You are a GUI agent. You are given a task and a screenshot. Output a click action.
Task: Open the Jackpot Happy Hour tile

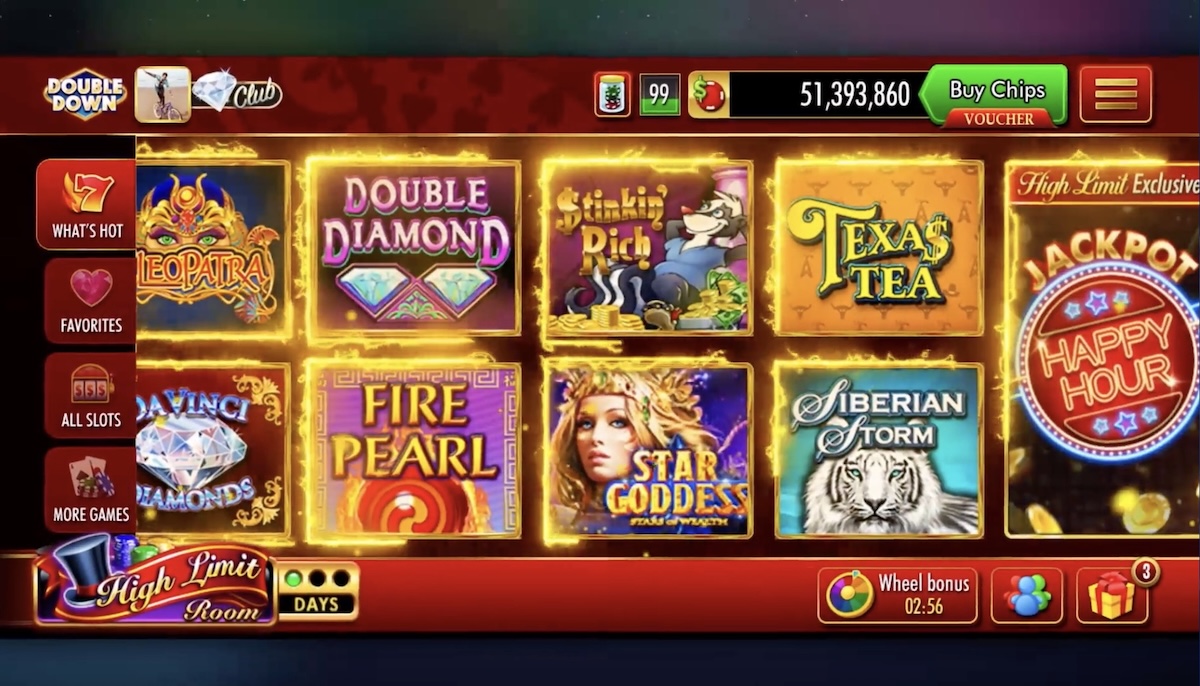[1103, 350]
